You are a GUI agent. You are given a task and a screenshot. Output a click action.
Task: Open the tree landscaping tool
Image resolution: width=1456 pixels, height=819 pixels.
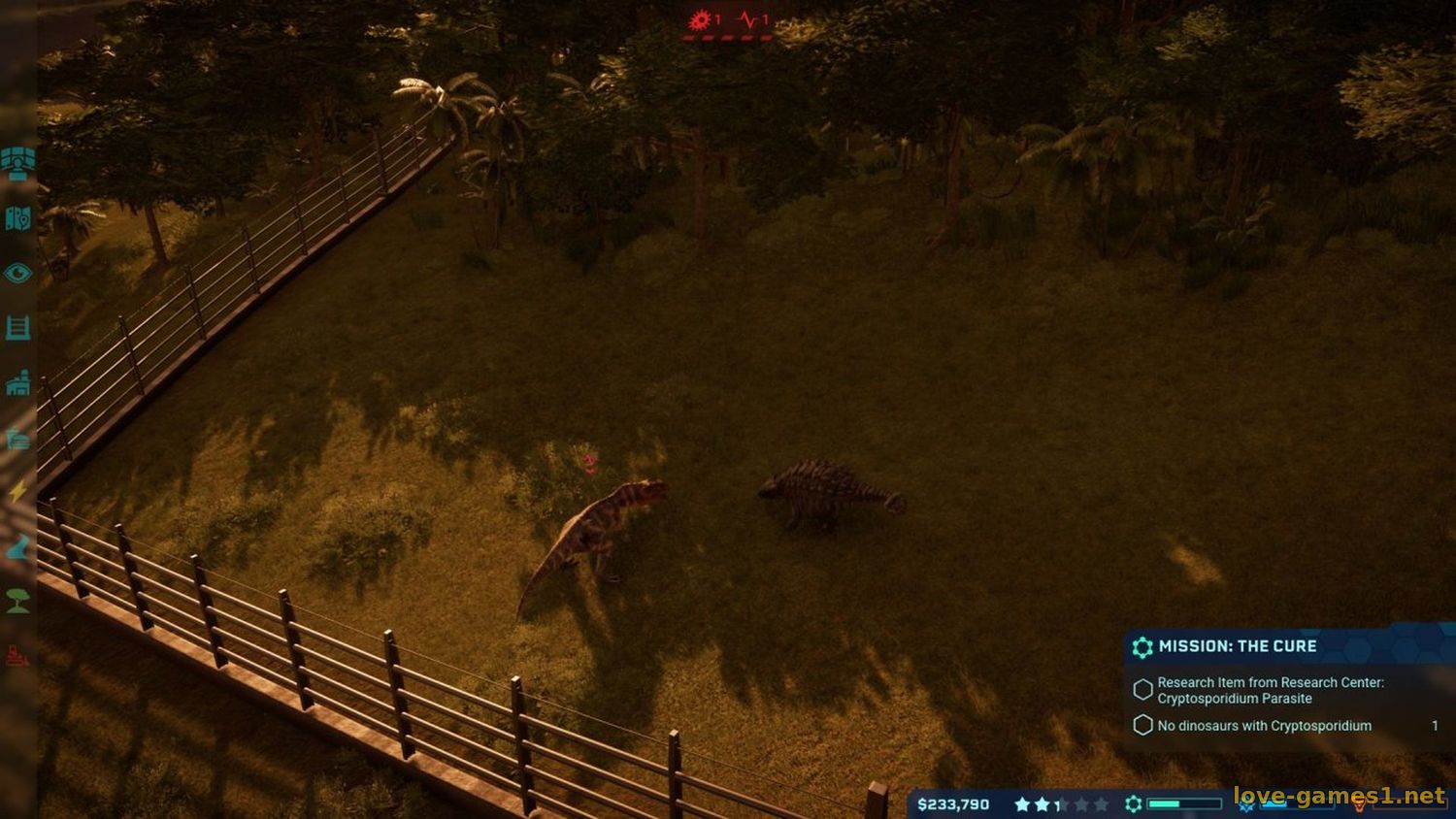17,602
